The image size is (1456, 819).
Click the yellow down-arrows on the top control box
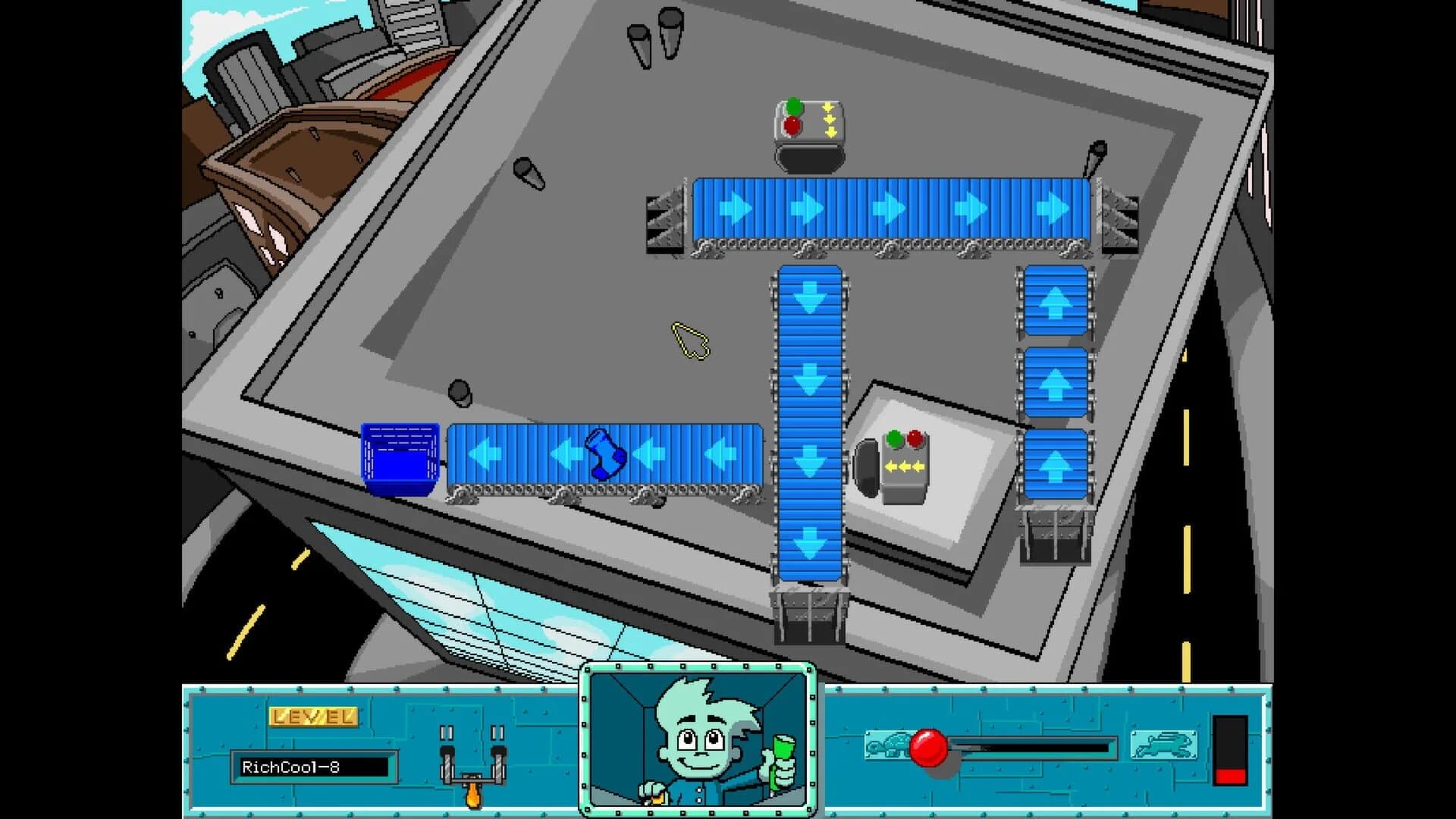pos(829,119)
